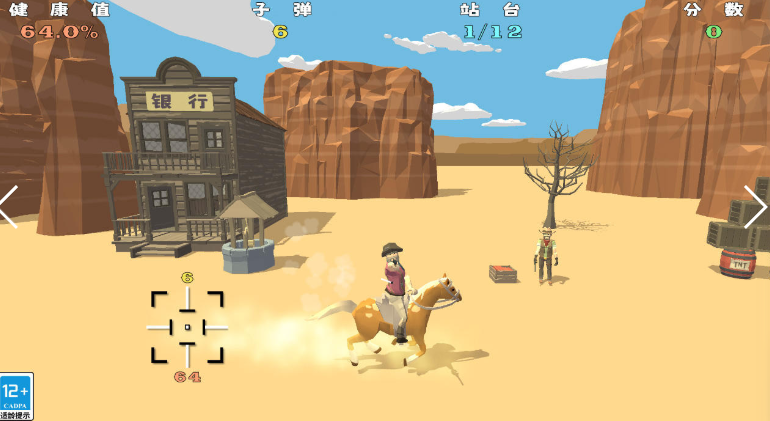Click the left arrow at screen edge
770x421 pixels.
pos(9,207)
